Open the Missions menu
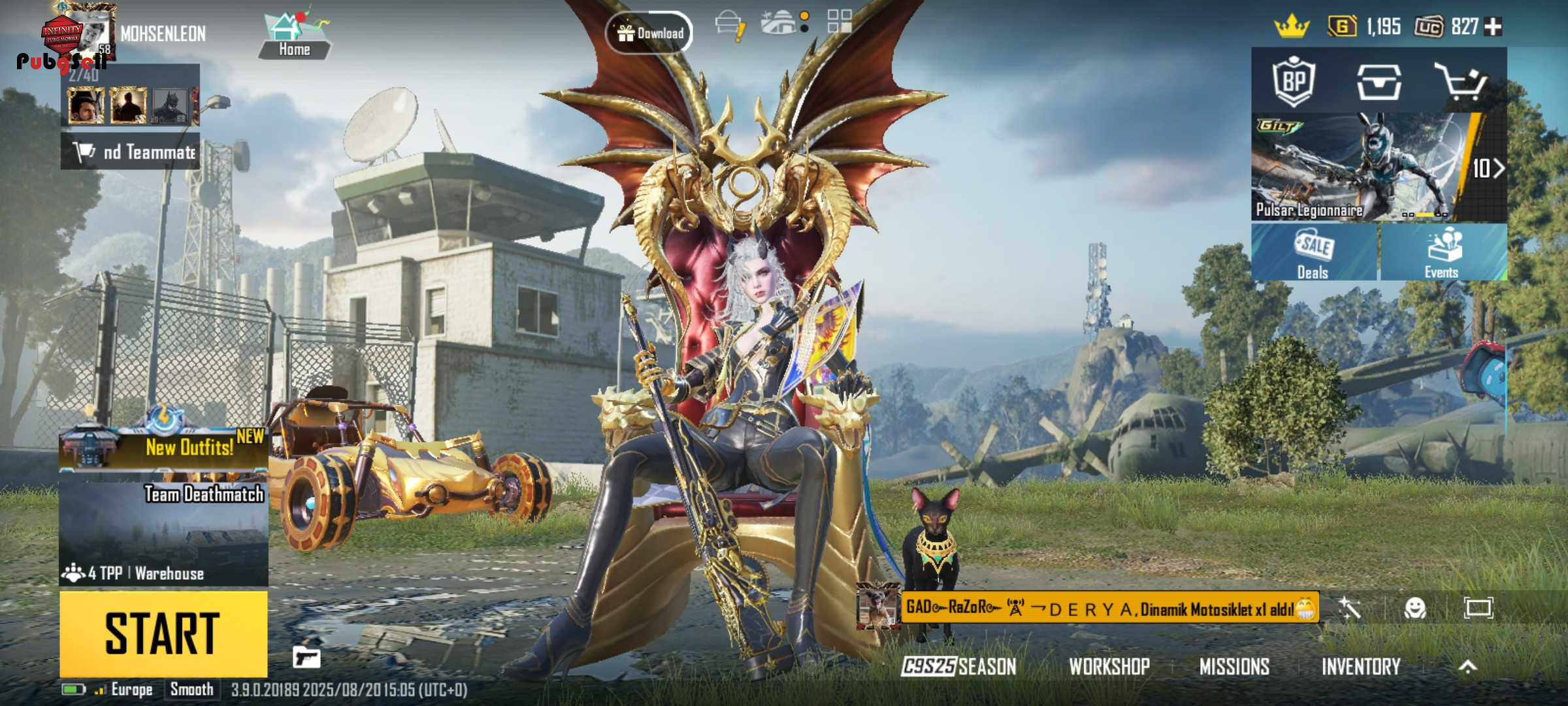 tap(1234, 666)
